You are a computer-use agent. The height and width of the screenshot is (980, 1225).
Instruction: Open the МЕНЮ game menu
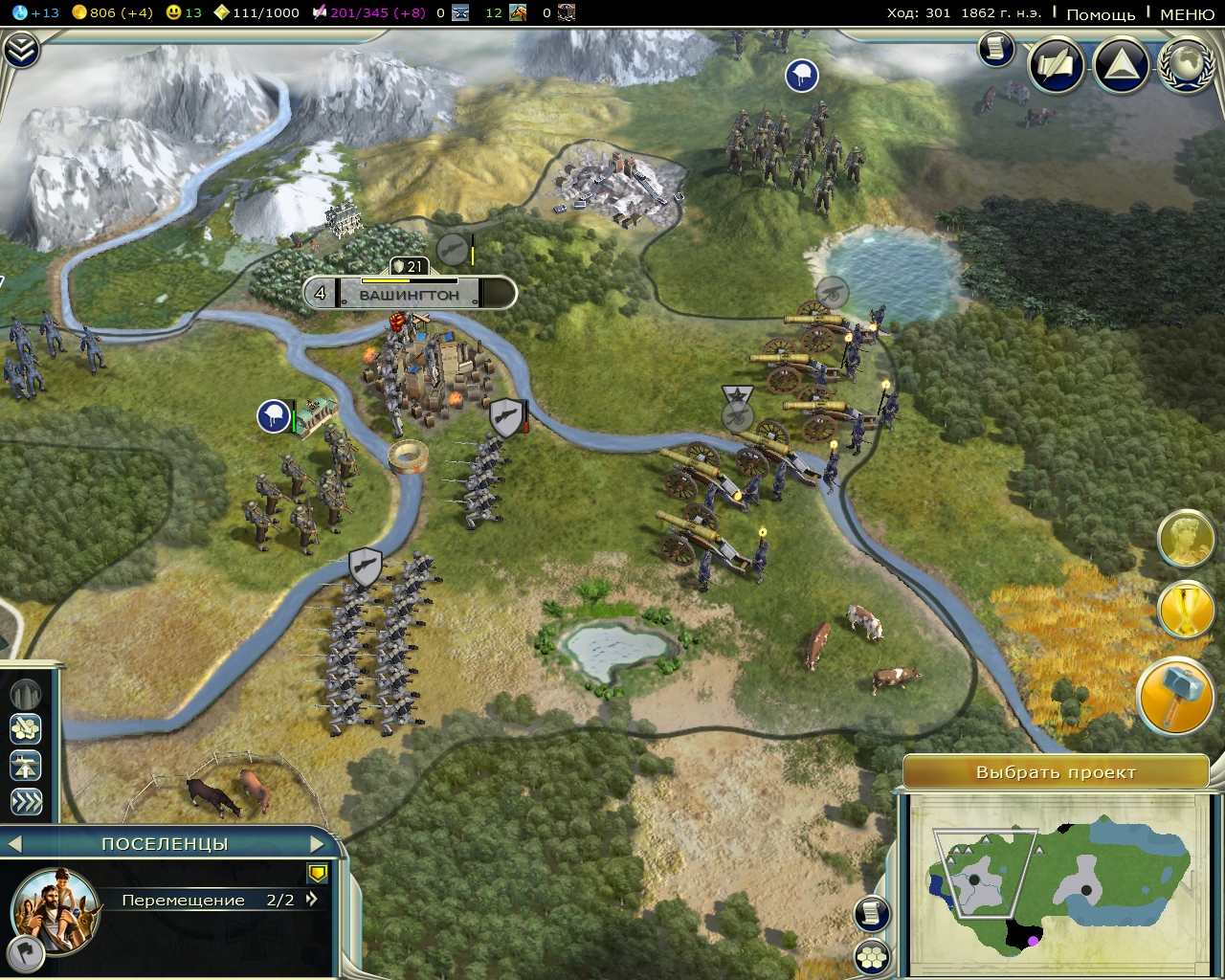point(1187,13)
